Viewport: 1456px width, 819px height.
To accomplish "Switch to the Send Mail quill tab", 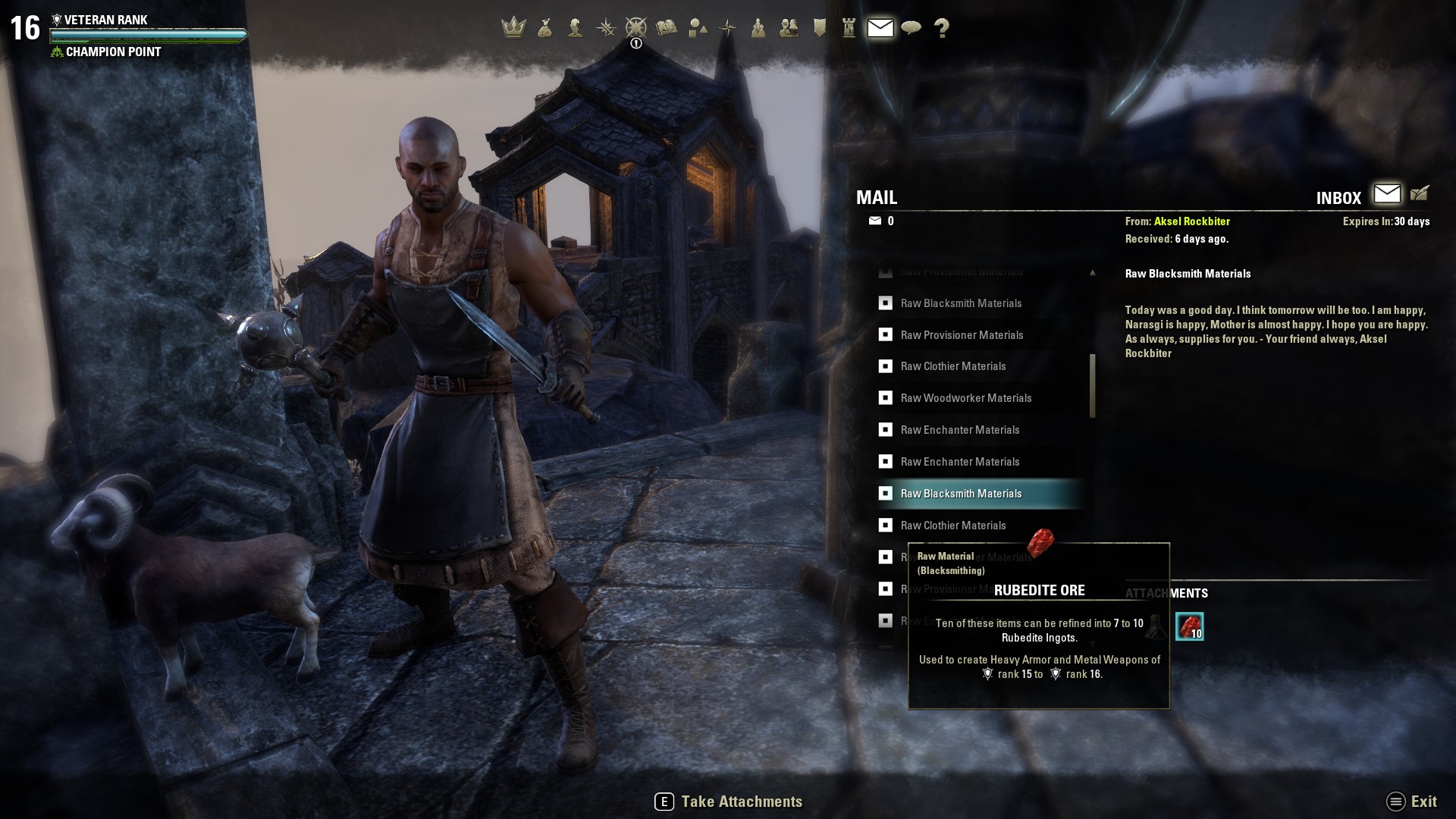I will coord(1420,194).
